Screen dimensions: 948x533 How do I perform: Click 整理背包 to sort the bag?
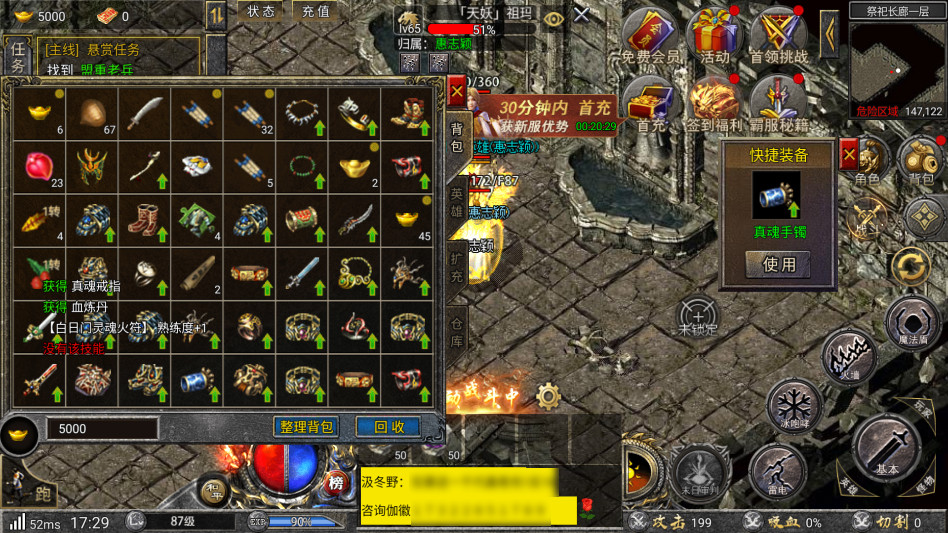(x=306, y=427)
